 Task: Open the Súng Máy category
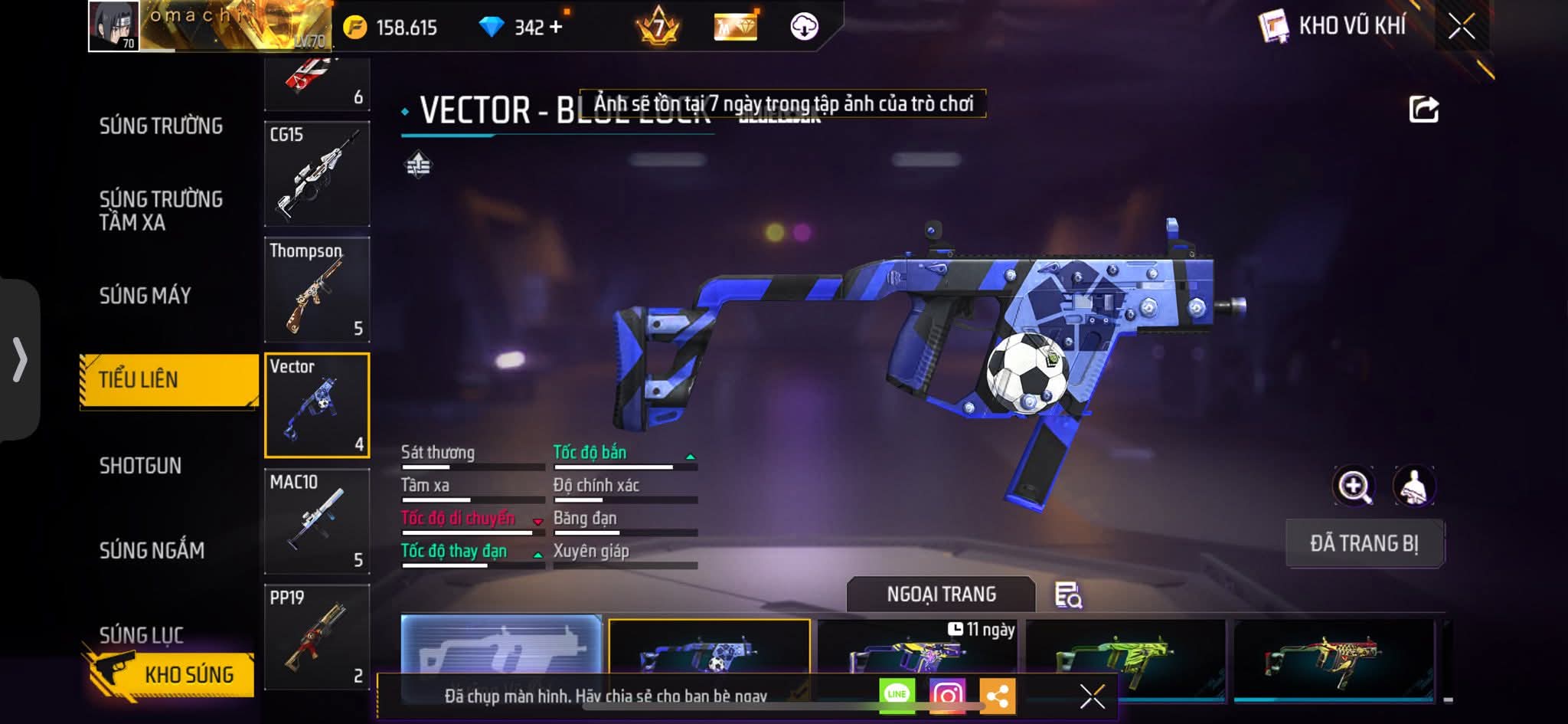(145, 296)
